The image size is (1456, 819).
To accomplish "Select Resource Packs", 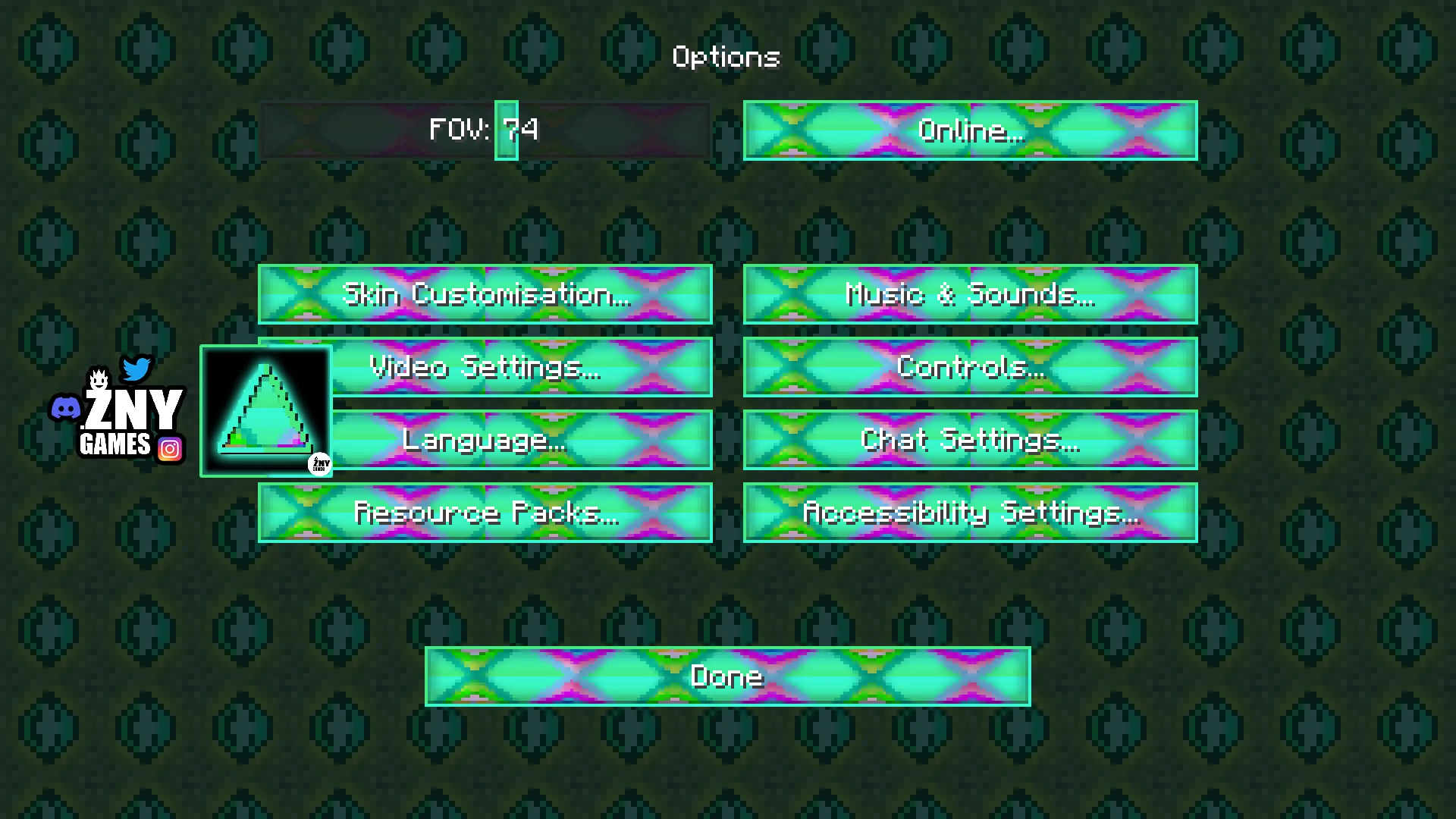I will click(x=485, y=513).
